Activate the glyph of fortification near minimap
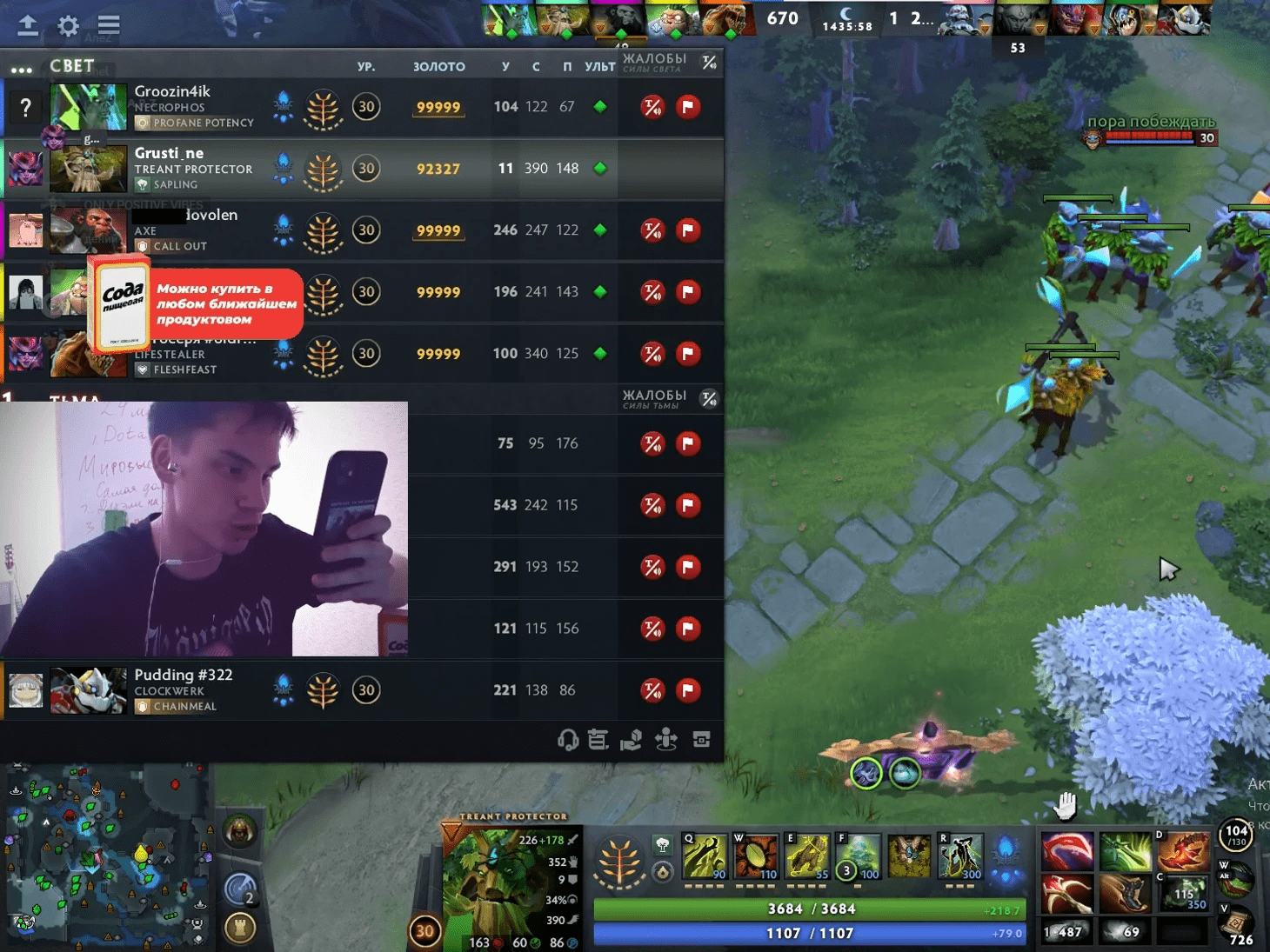The image size is (1270, 952). coord(240,928)
